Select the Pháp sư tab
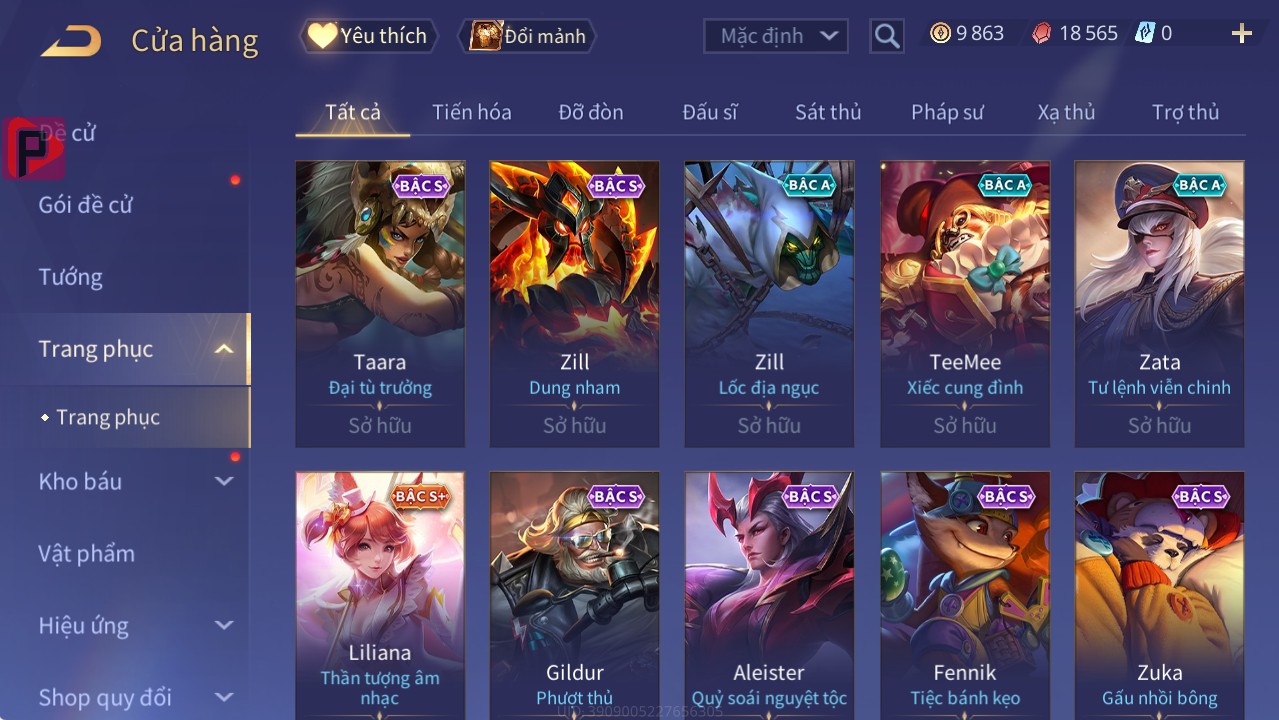Screen dimensions: 1279x720 click(947, 112)
